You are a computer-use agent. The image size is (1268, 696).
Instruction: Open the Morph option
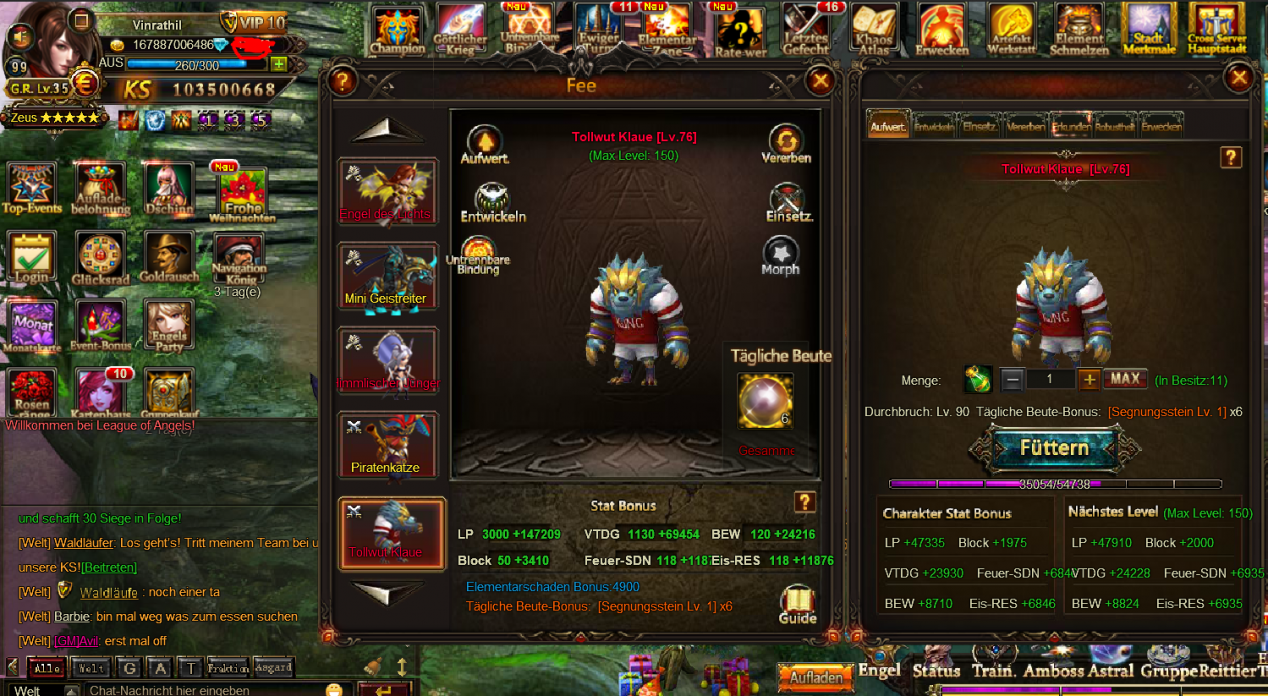point(780,256)
